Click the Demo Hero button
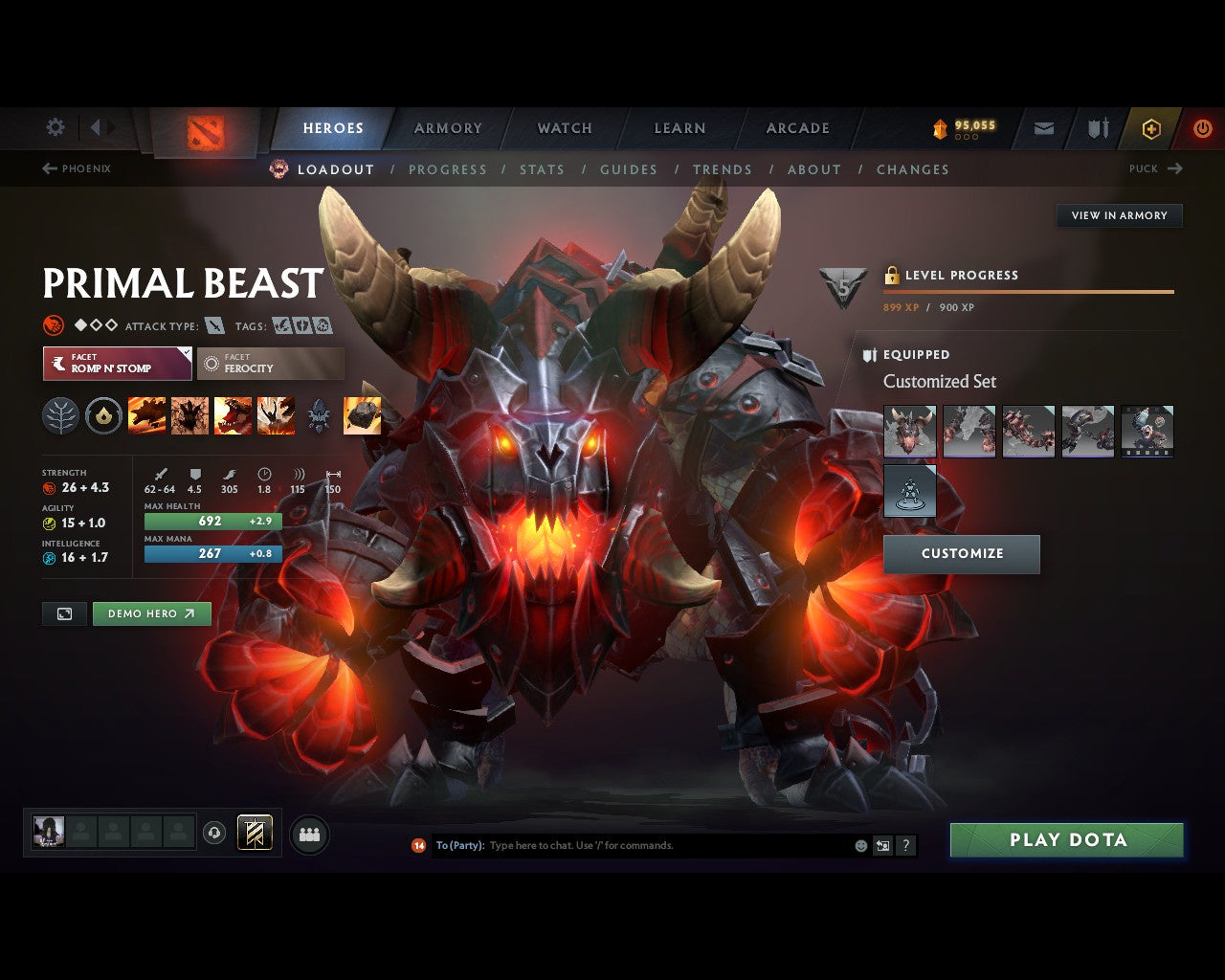 point(151,613)
